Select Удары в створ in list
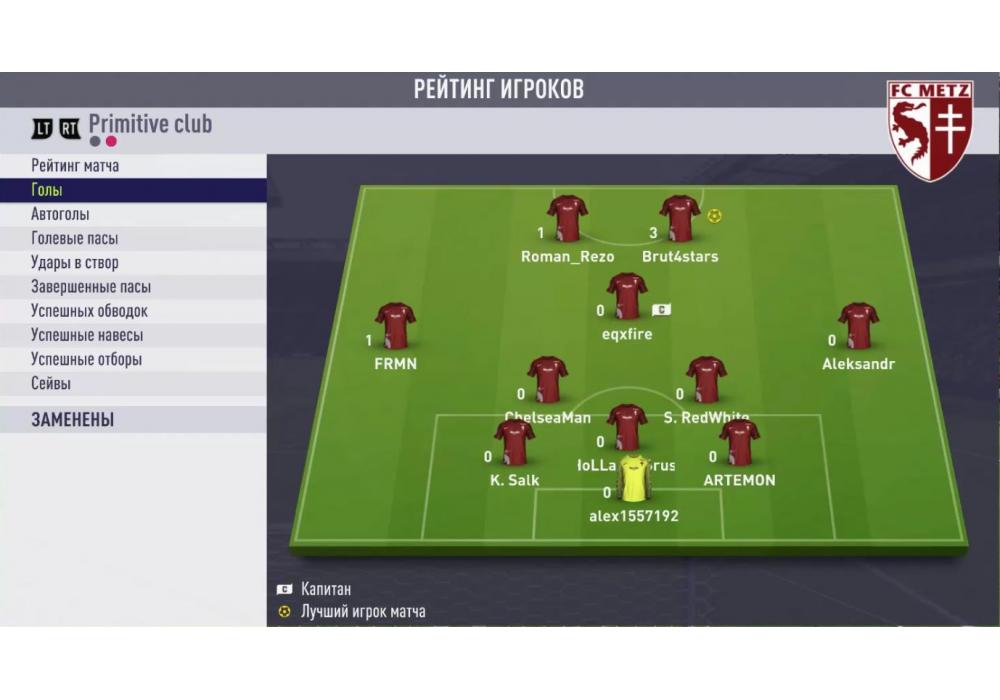The image size is (1000, 700). click(74, 263)
